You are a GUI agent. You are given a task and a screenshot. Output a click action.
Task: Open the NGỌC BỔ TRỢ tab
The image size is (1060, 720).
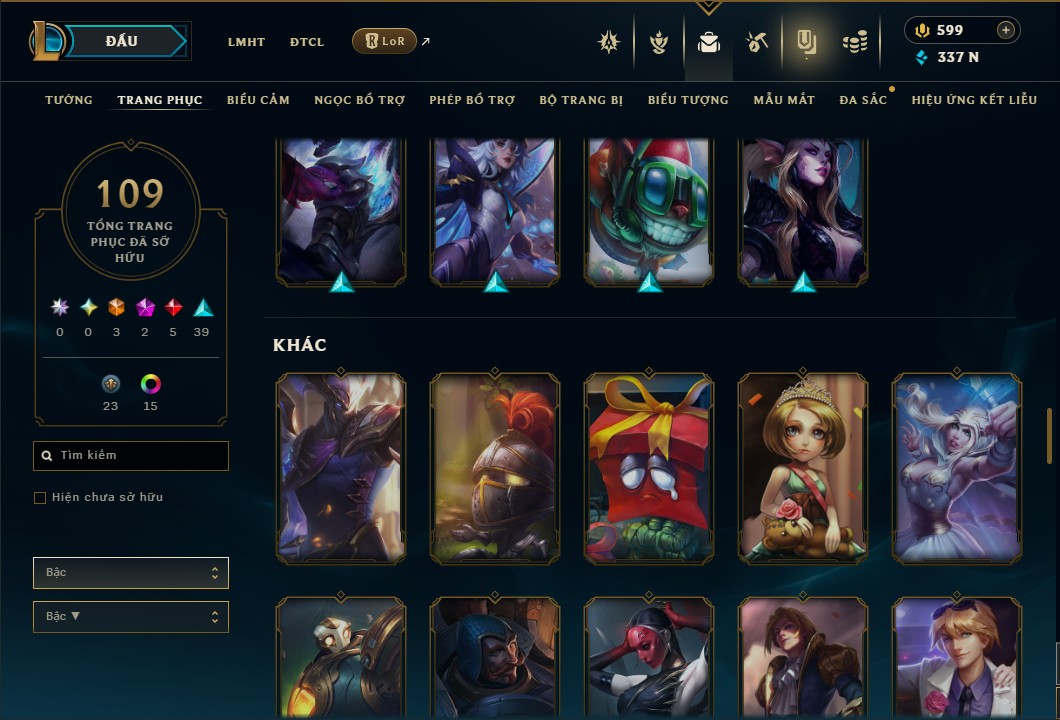[359, 100]
